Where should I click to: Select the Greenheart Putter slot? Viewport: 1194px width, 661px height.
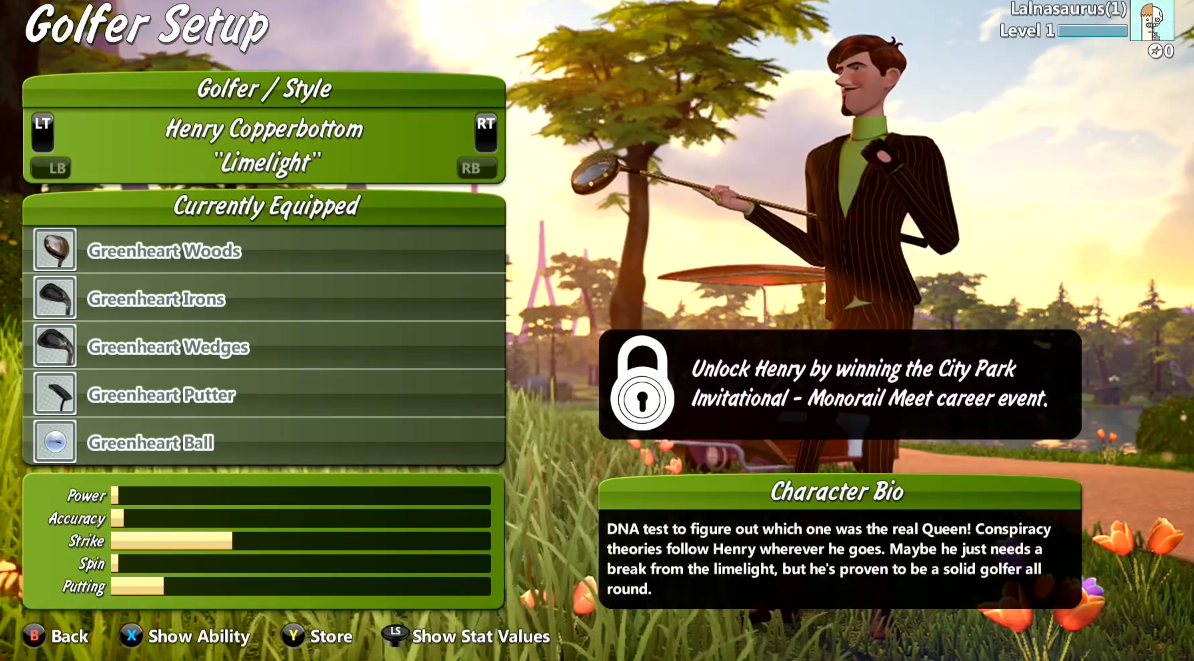tap(264, 394)
